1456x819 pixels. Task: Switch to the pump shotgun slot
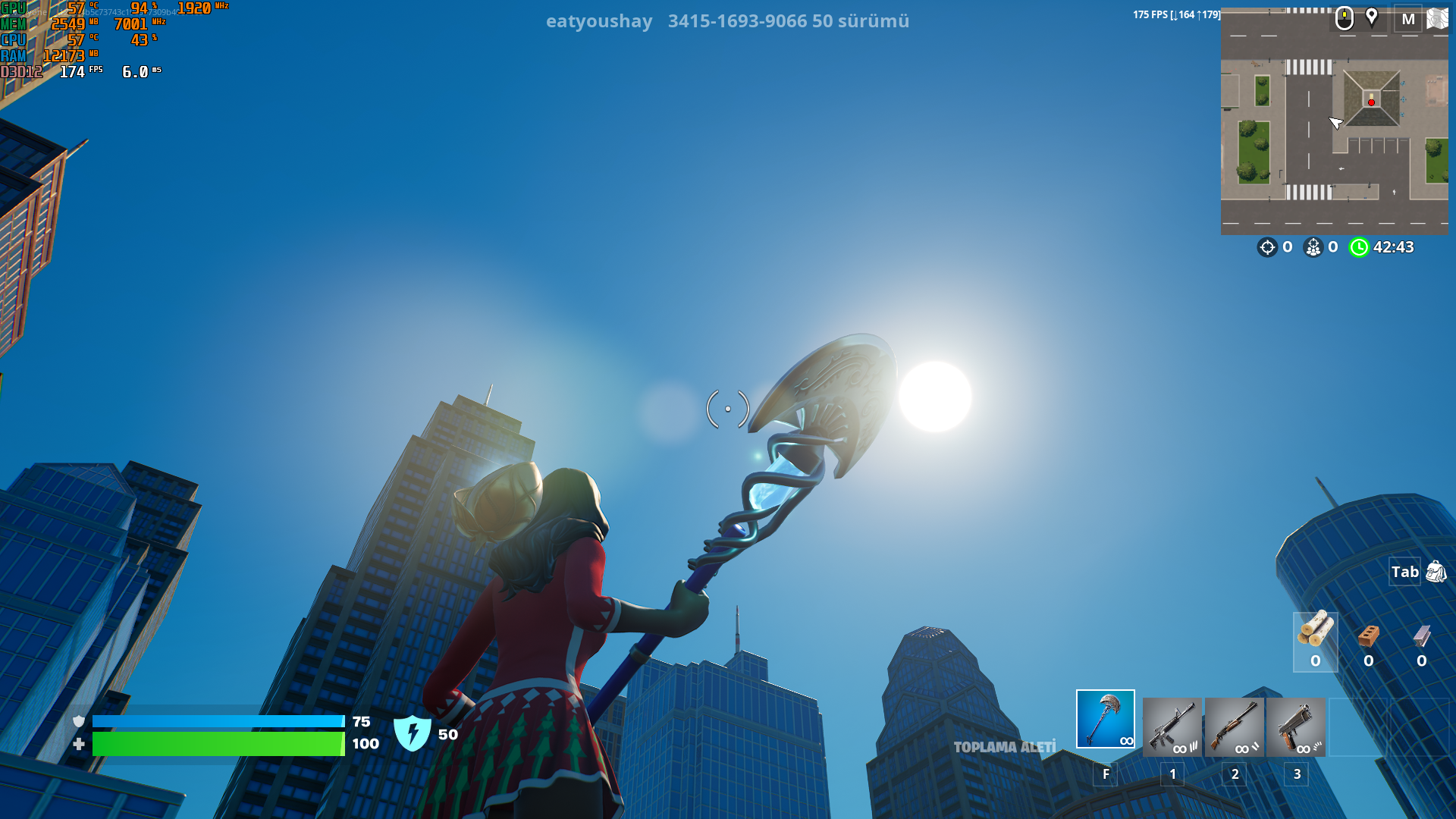click(x=1234, y=727)
